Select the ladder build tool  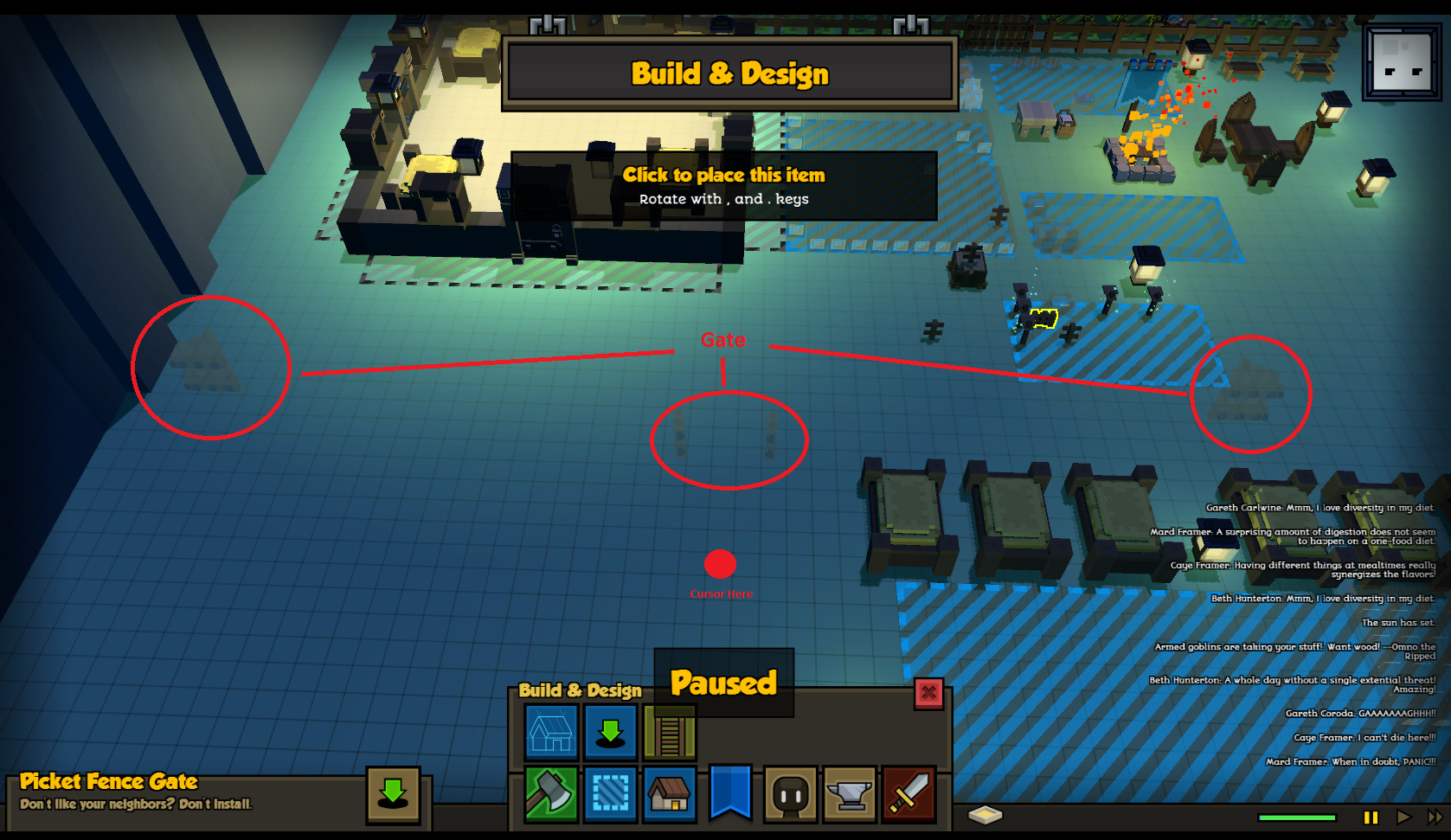(669, 732)
